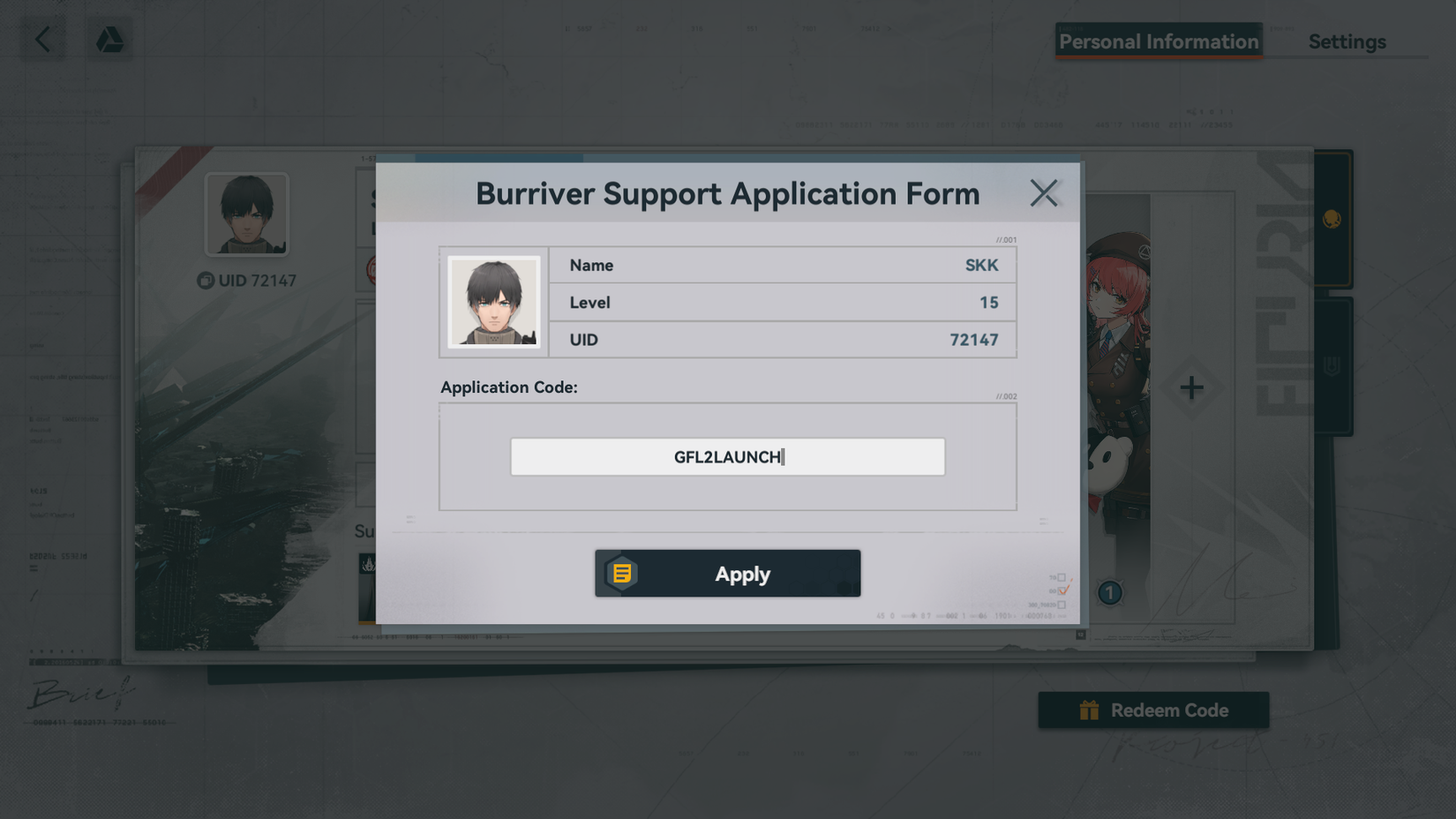The width and height of the screenshot is (1456, 819).
Task: Click the number 1 badge emblem
Action: pos(1108,593)
